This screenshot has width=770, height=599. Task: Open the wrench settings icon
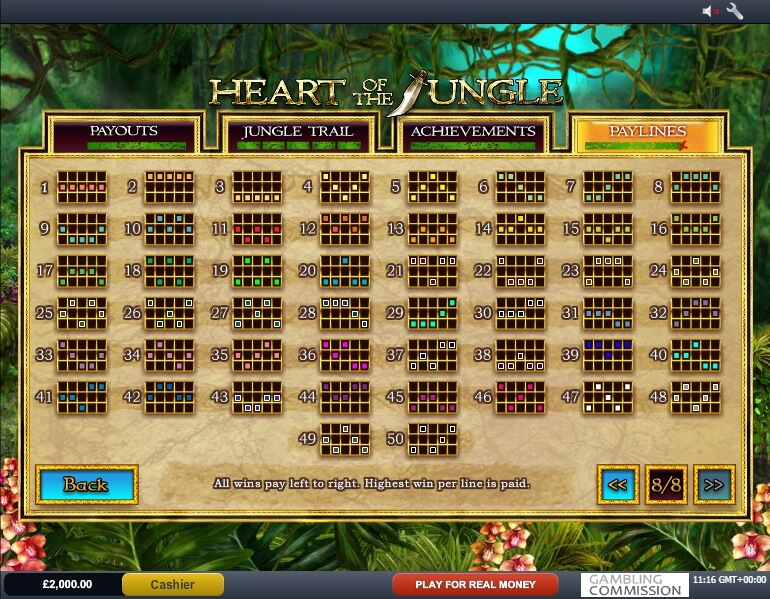point(735,11)
